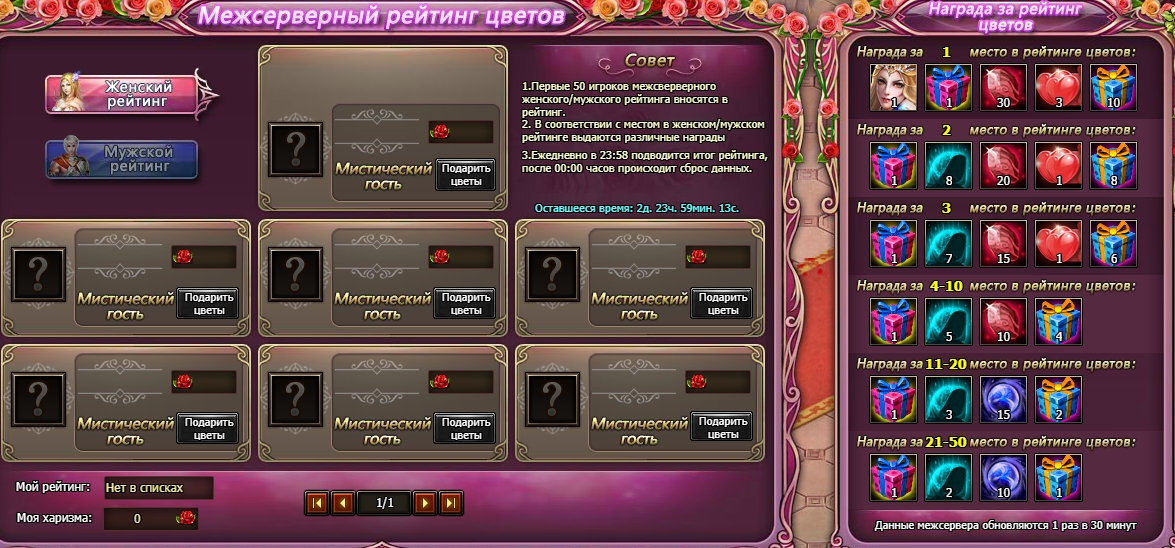This screenshot has width=1175, height=548.
Task: Select the rose reward showing 30
Action: 1003,89
